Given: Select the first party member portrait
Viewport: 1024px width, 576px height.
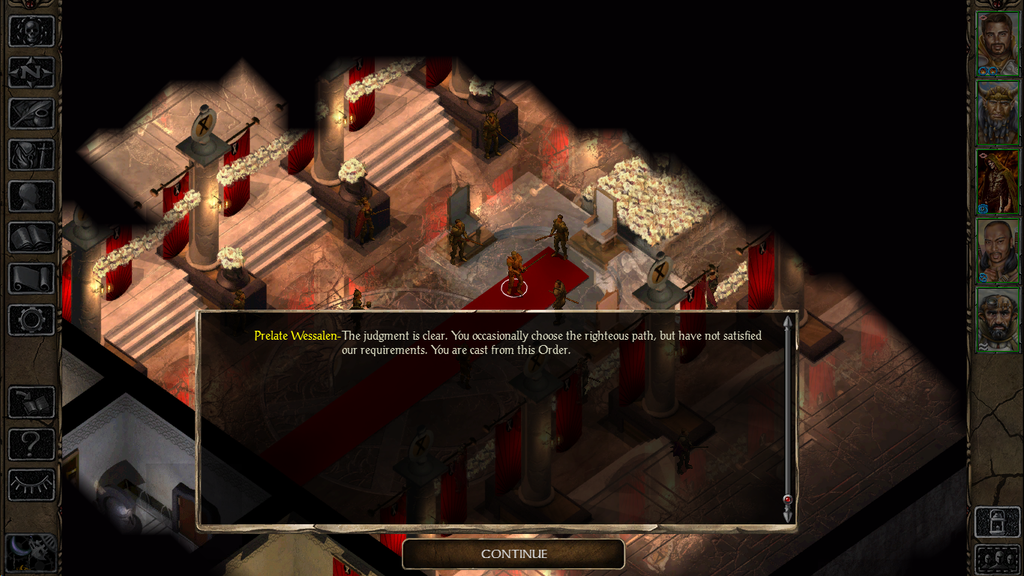Looking at the screenshot, I should pos(997,44).
